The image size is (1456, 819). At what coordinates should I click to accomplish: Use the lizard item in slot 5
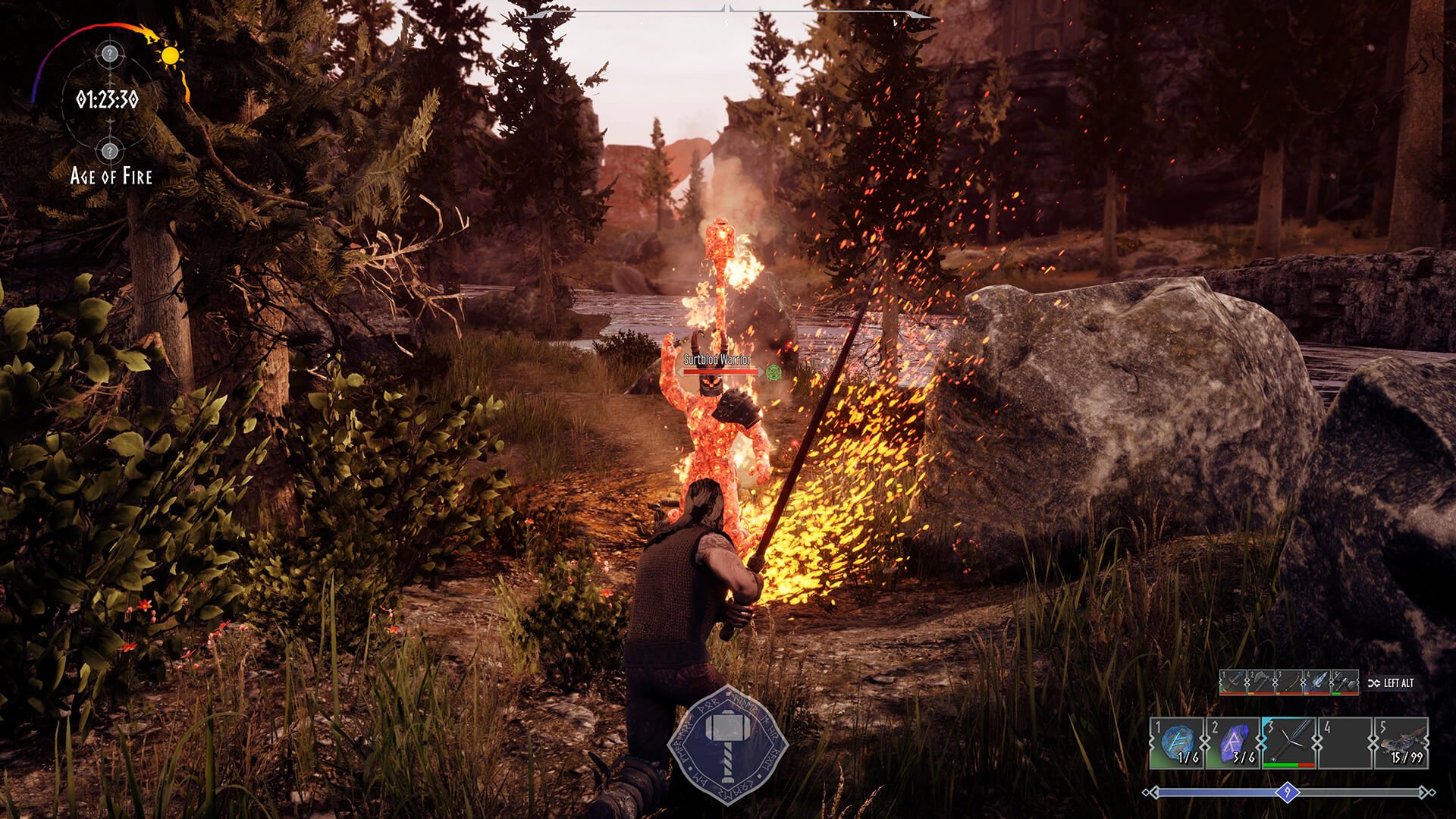(1401, 742)
